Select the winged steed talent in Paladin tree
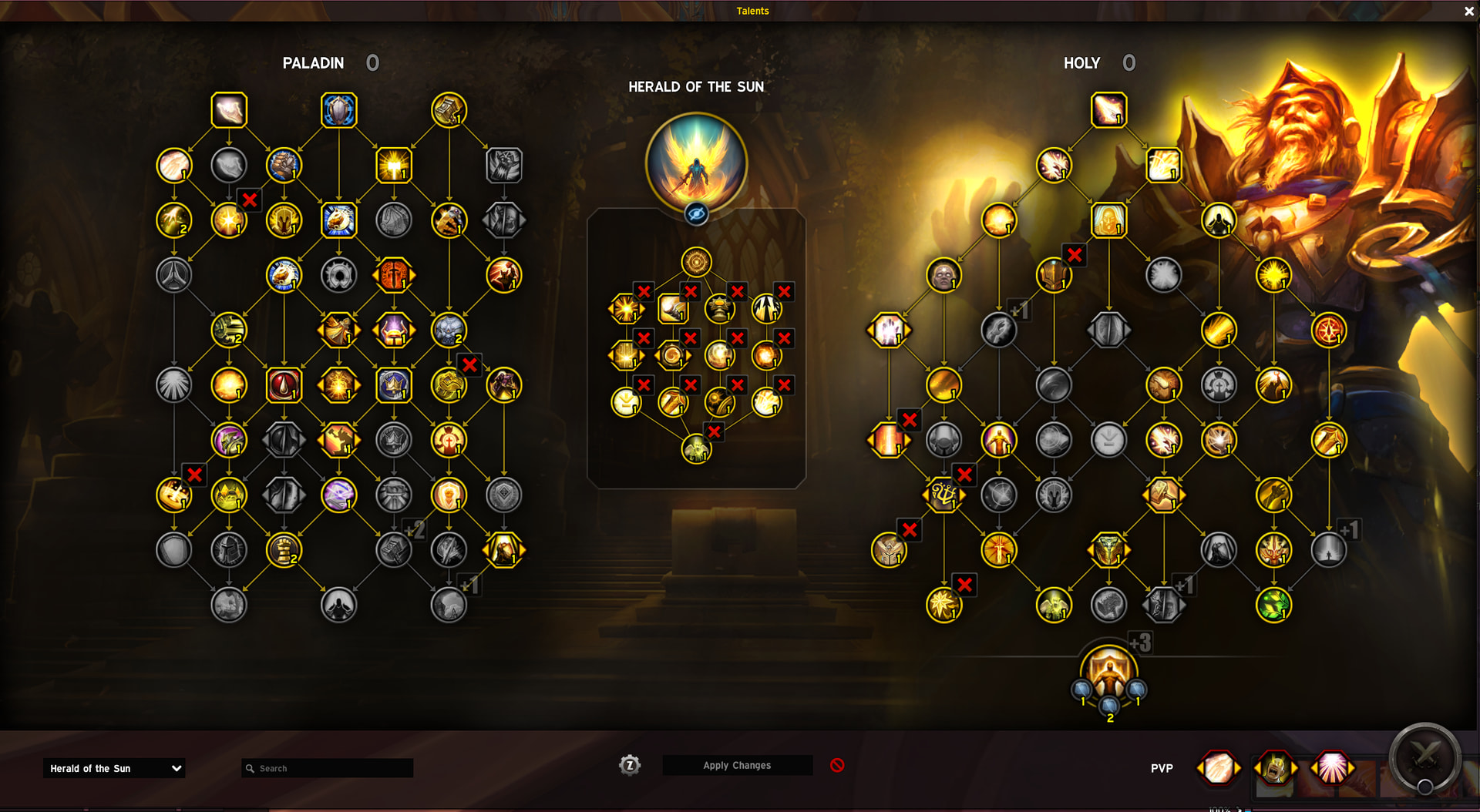 tap(338, 220)
